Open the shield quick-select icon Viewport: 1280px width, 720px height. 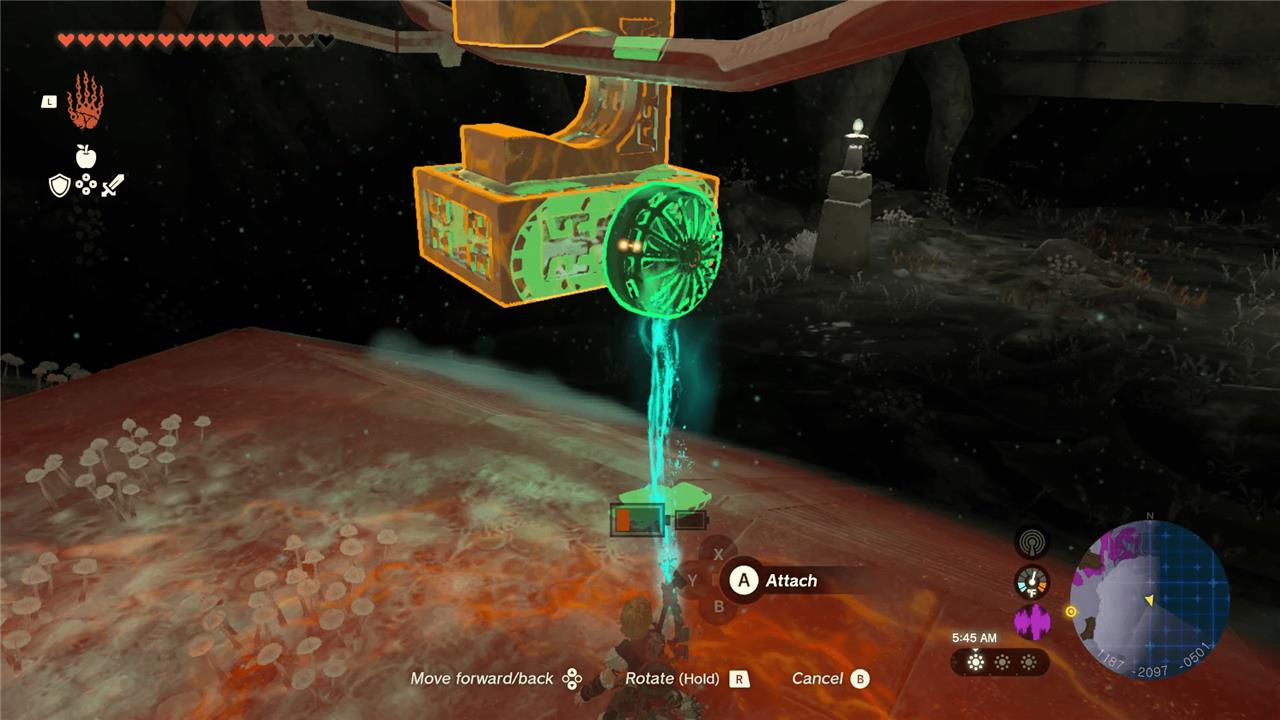pyautogui.click(x=60, y=185)
